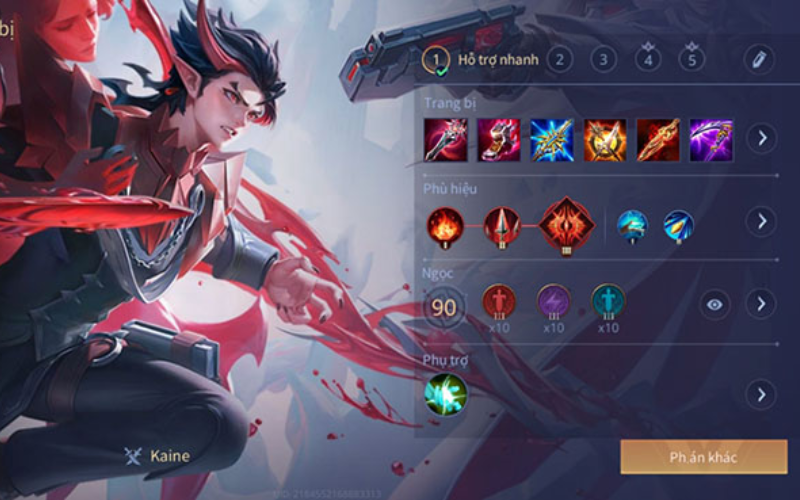The image size is (800, 500).
Task: Toggle the eye icon in Ngọc row
Action: [714, 304]
